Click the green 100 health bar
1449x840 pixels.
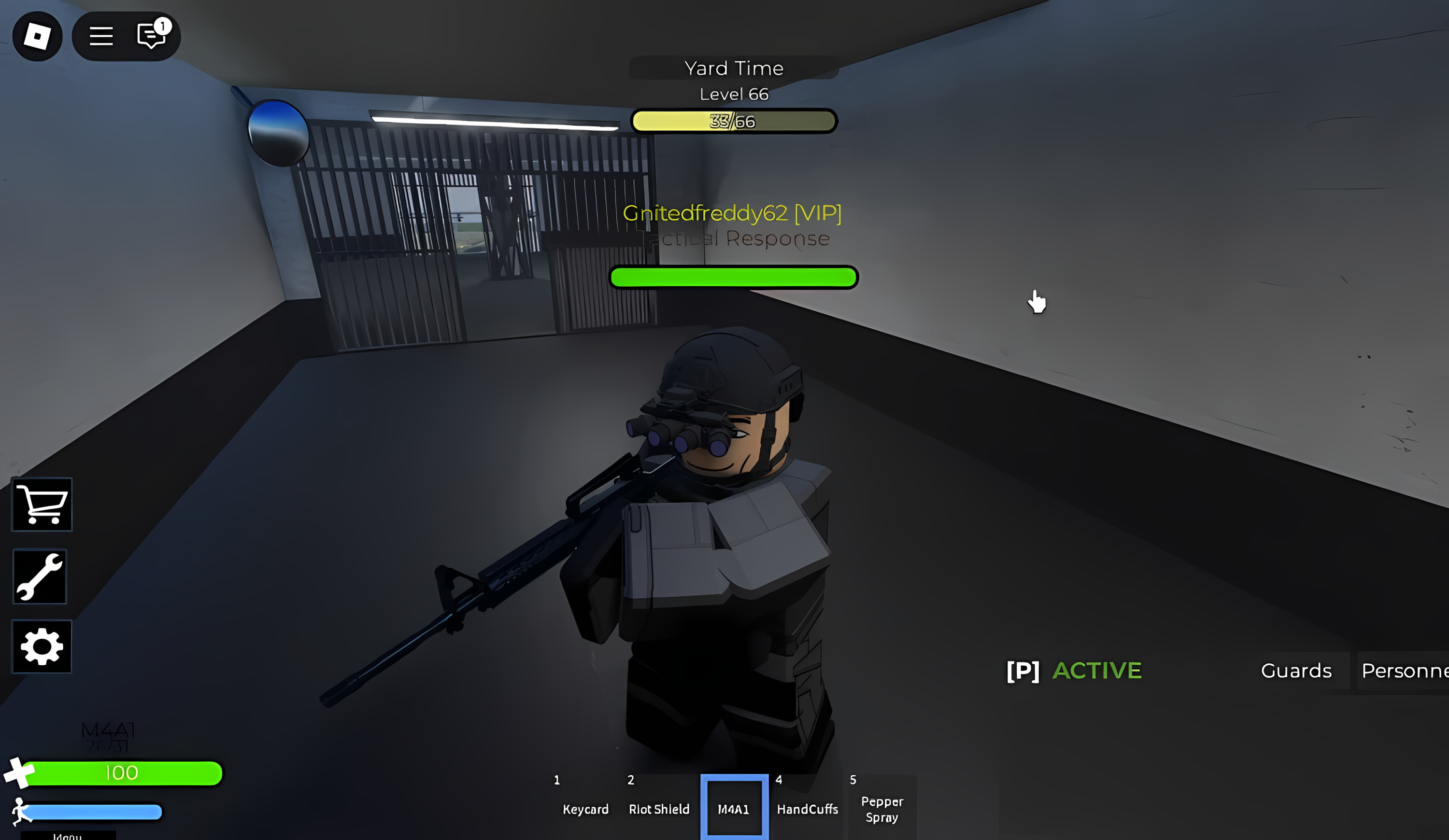pos(121,773)
